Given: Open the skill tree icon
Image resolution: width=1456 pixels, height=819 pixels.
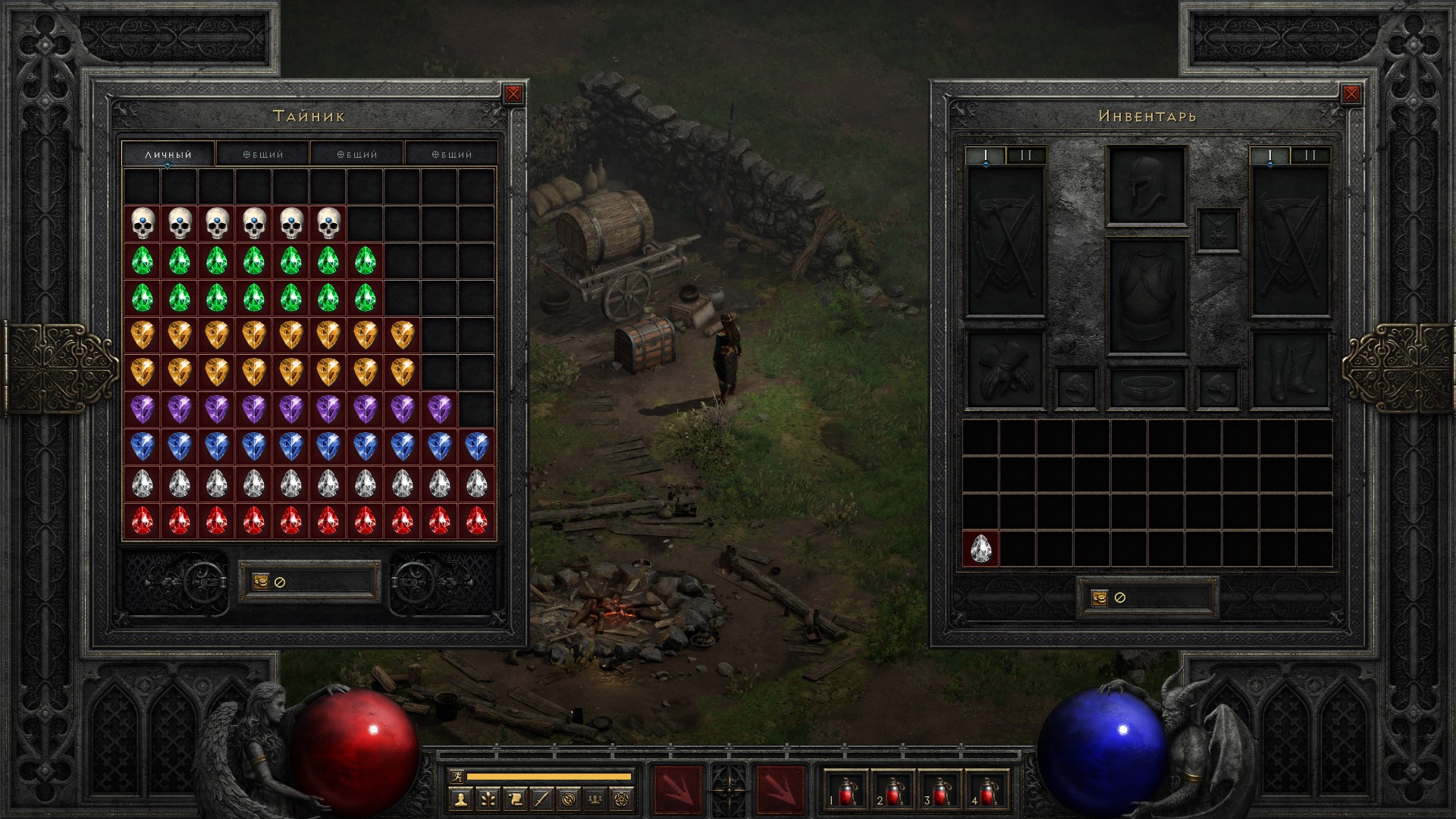Looking at the screenshot, I should click(x=487, y=799).
